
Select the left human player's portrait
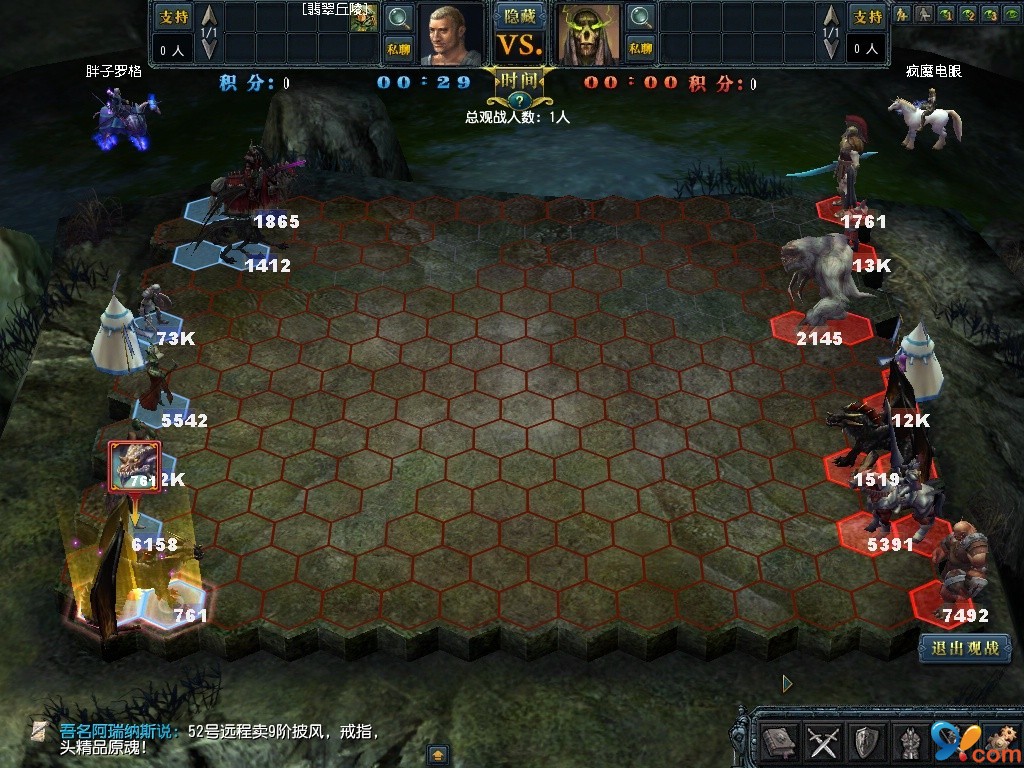[449, 33]
